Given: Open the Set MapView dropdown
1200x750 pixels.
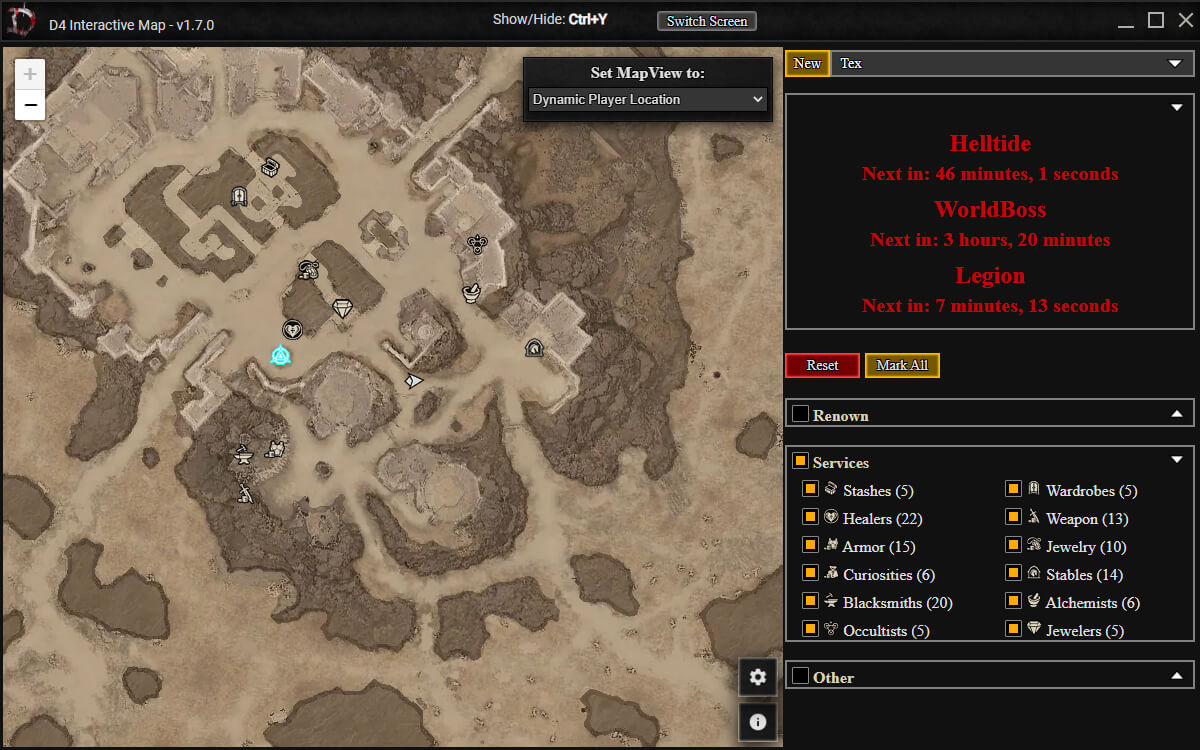Looking at the screenshot, I should 647,100.
